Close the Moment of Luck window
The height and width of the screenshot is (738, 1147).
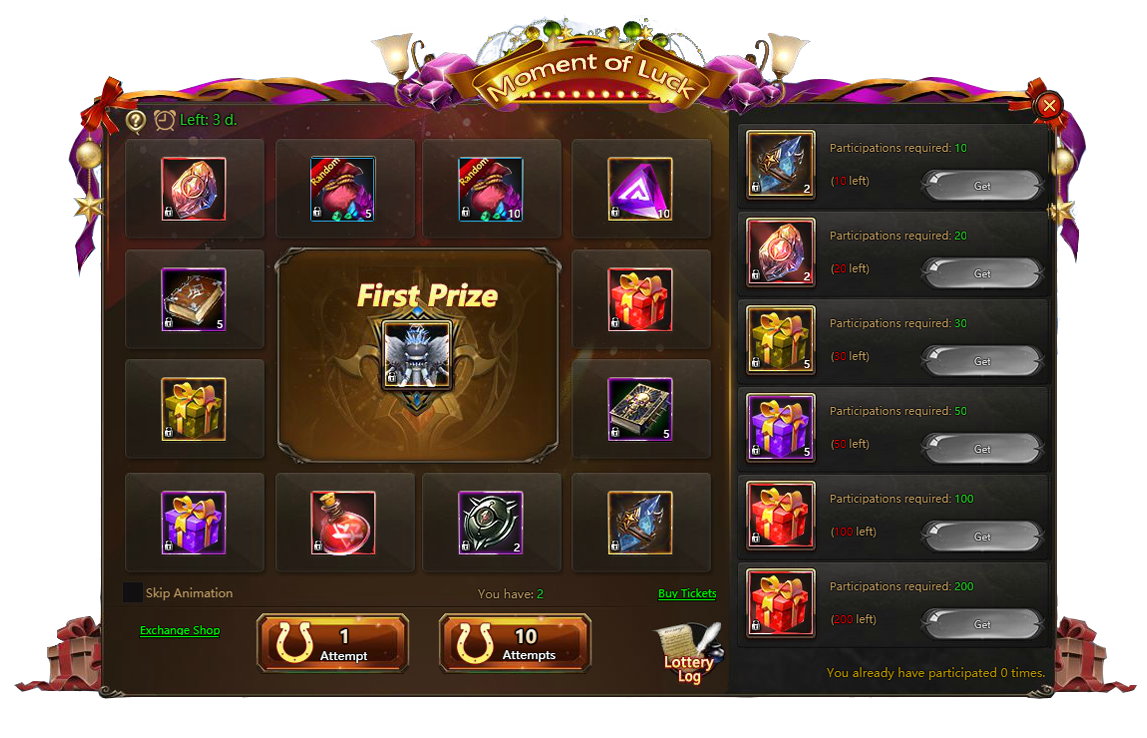click(1048, 105)
